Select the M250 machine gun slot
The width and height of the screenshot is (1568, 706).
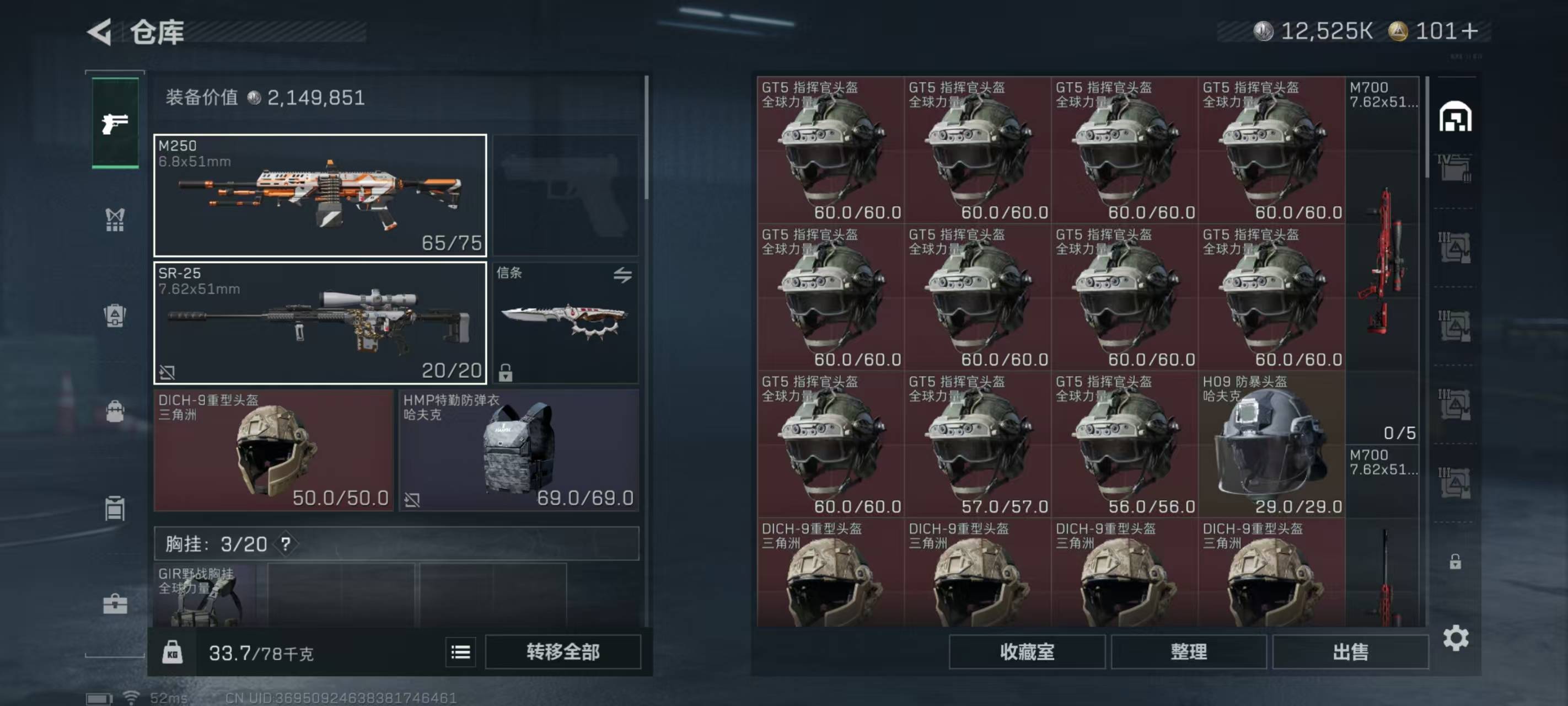320,195
